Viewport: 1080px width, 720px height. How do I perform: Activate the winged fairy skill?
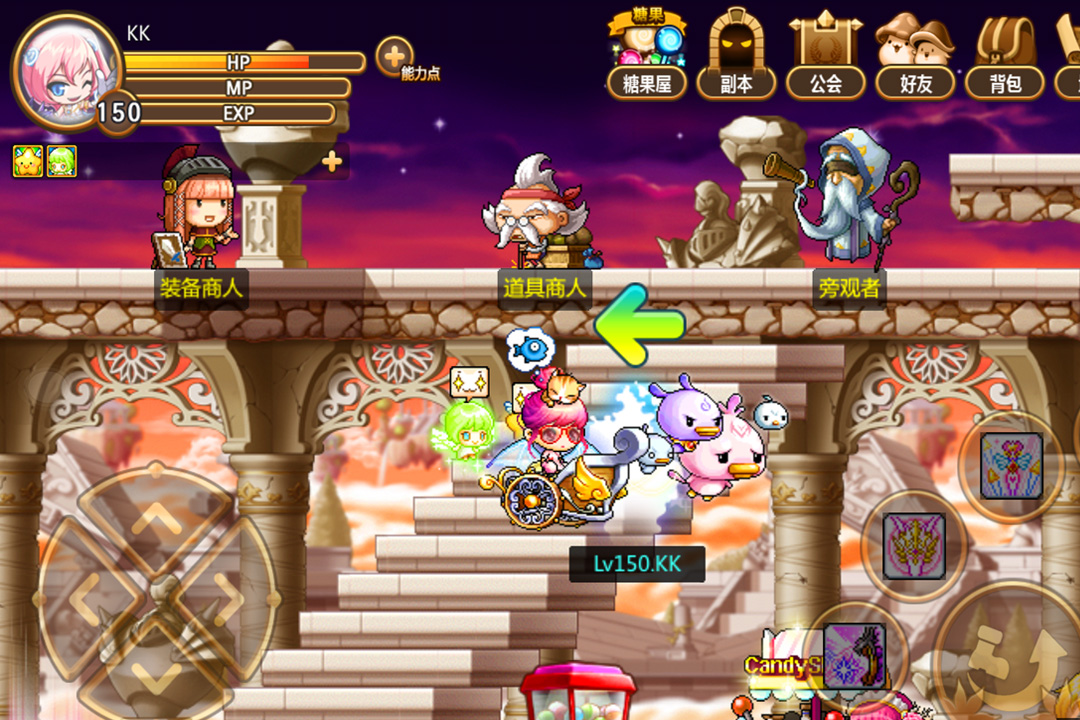coord(1011,466)
